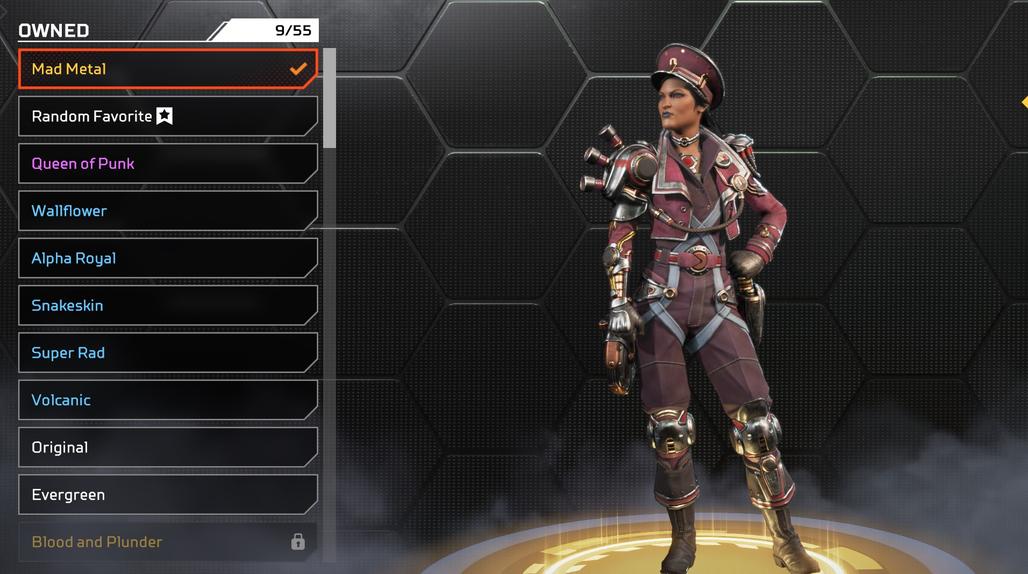Choose the Random Favorite option

pyautogui.click(x=167, y=116)
